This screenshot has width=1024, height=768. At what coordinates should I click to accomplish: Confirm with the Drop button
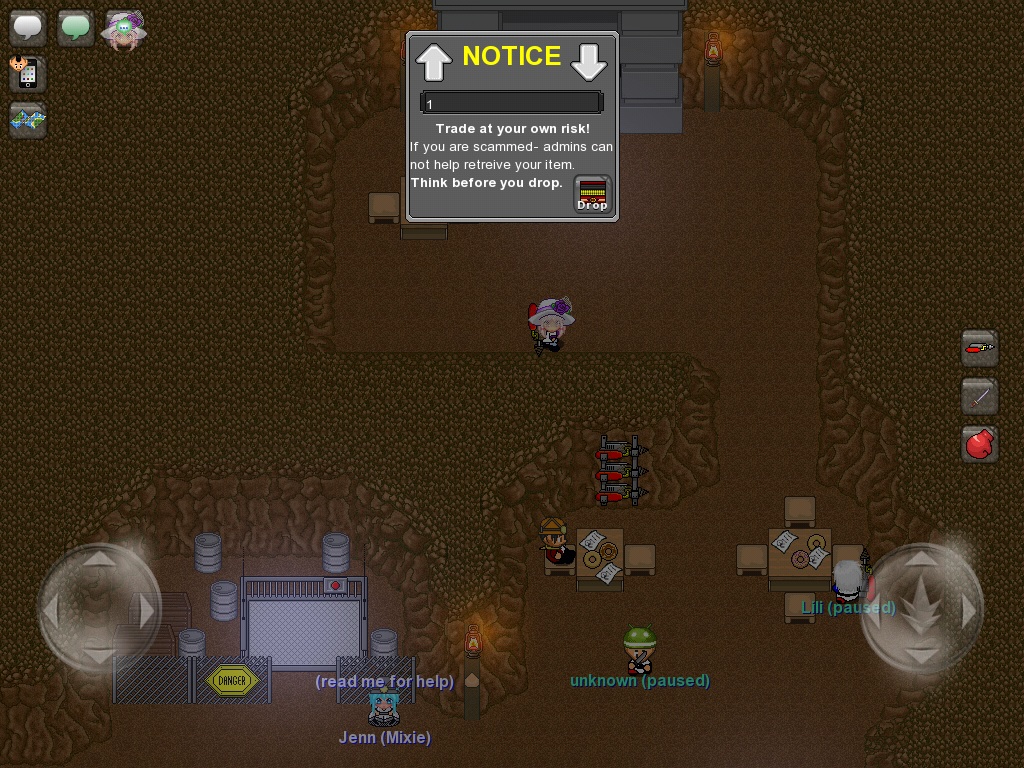point(592,194)
